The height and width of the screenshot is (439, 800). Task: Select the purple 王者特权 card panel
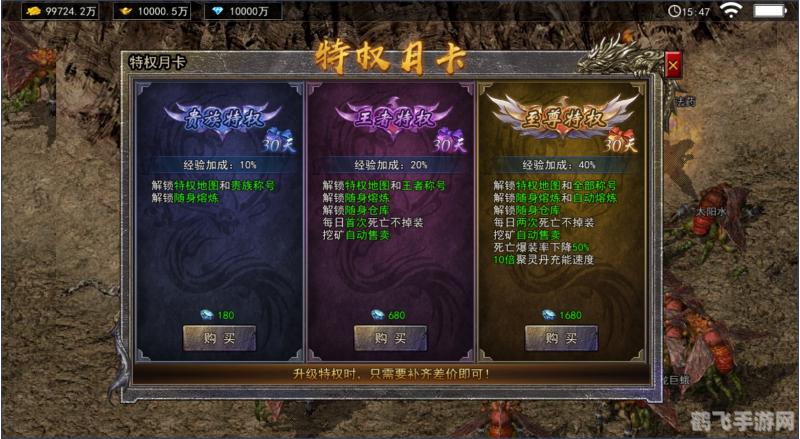pyautogui.click(x=391, y=220)
